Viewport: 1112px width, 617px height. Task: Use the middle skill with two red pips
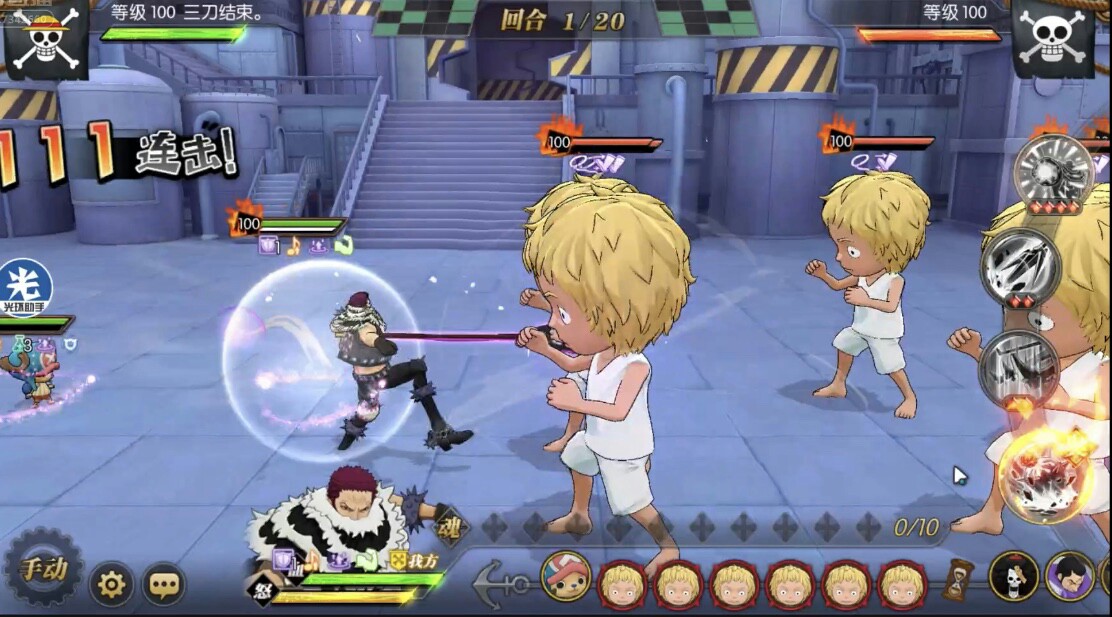(1020, 267)
